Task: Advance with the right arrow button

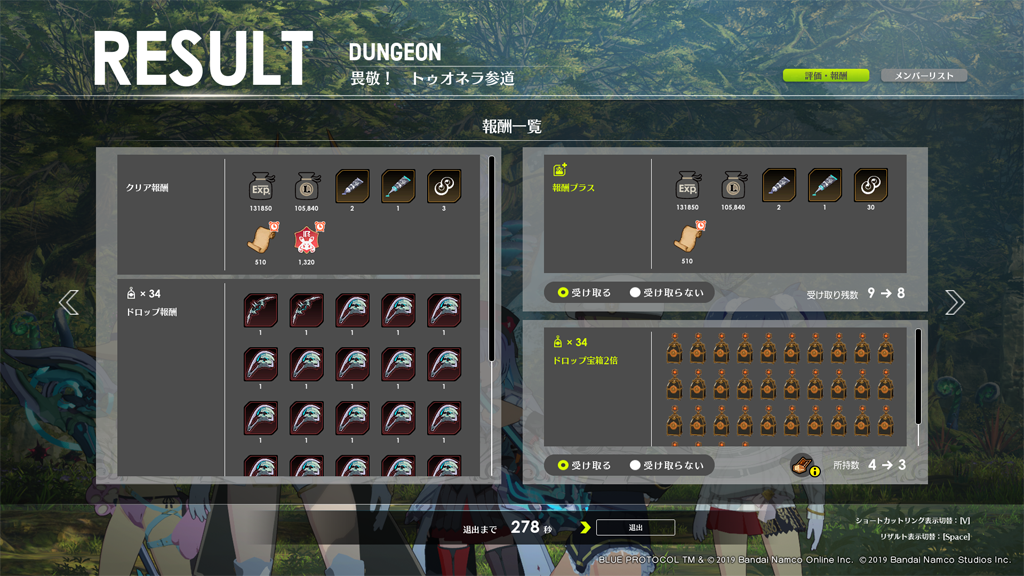Action: [x=954, y=302]
